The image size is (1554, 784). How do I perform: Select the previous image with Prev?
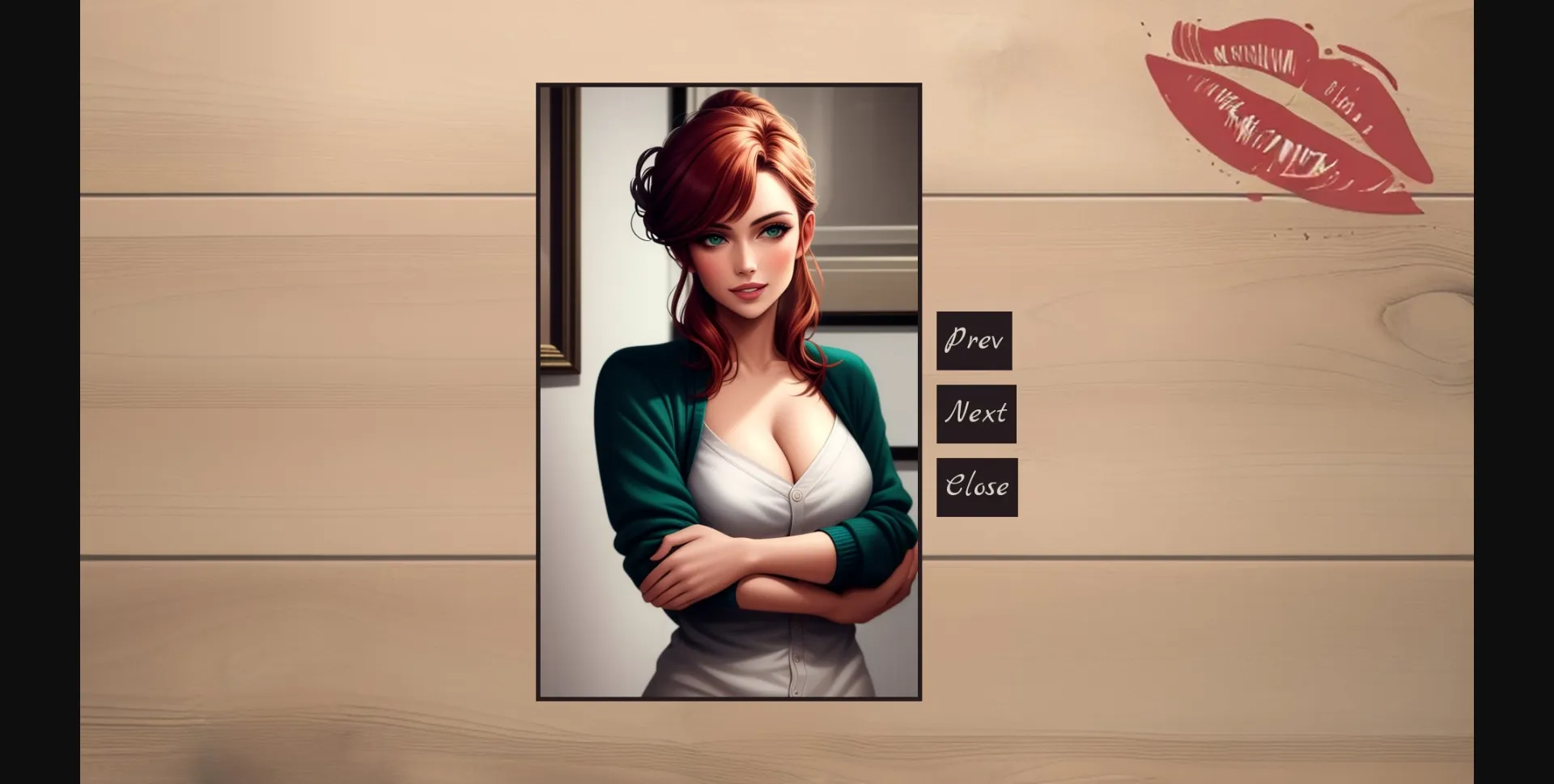tap(974, 340)
